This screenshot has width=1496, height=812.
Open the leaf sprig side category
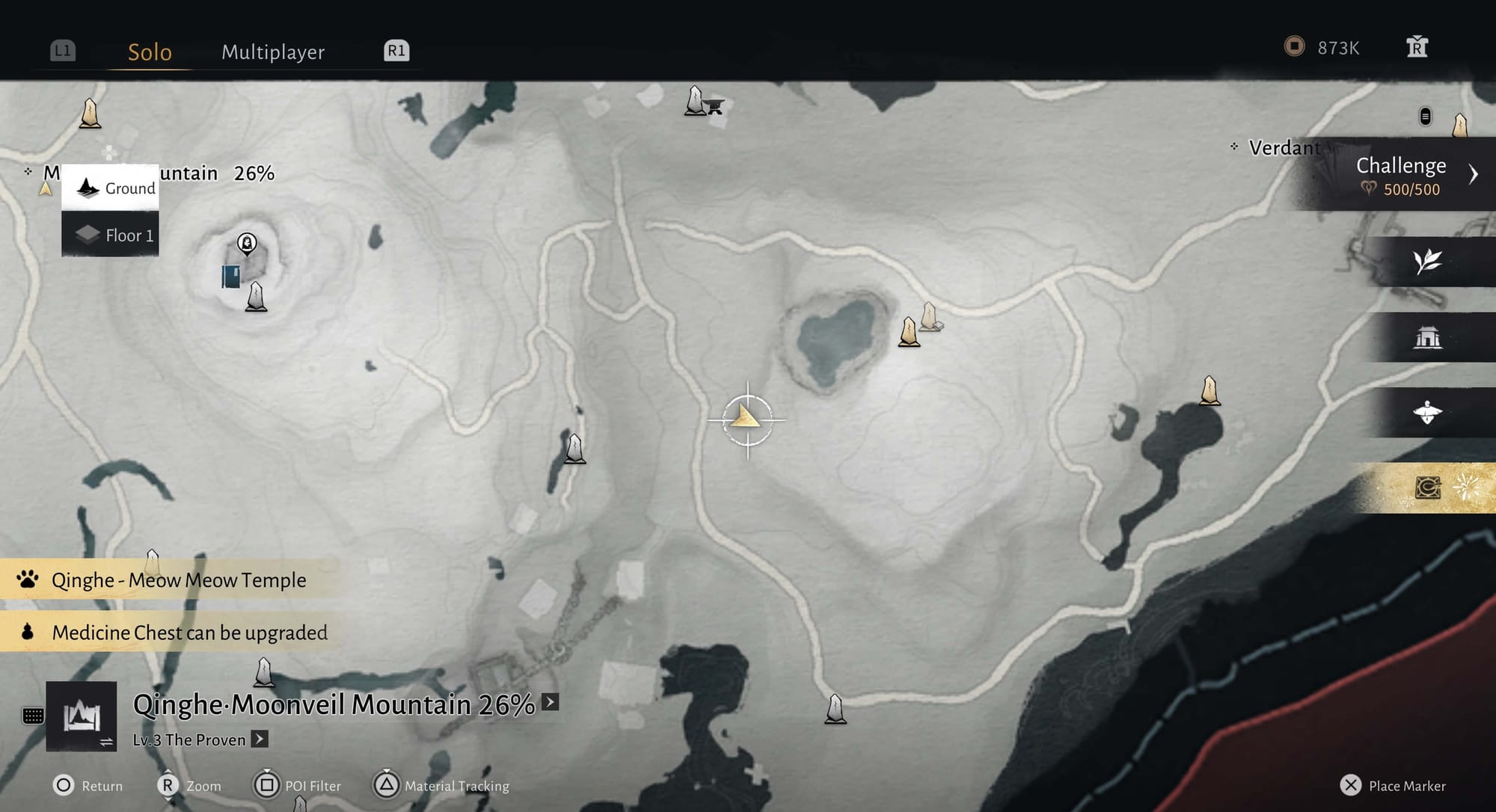pos(1427,262)
